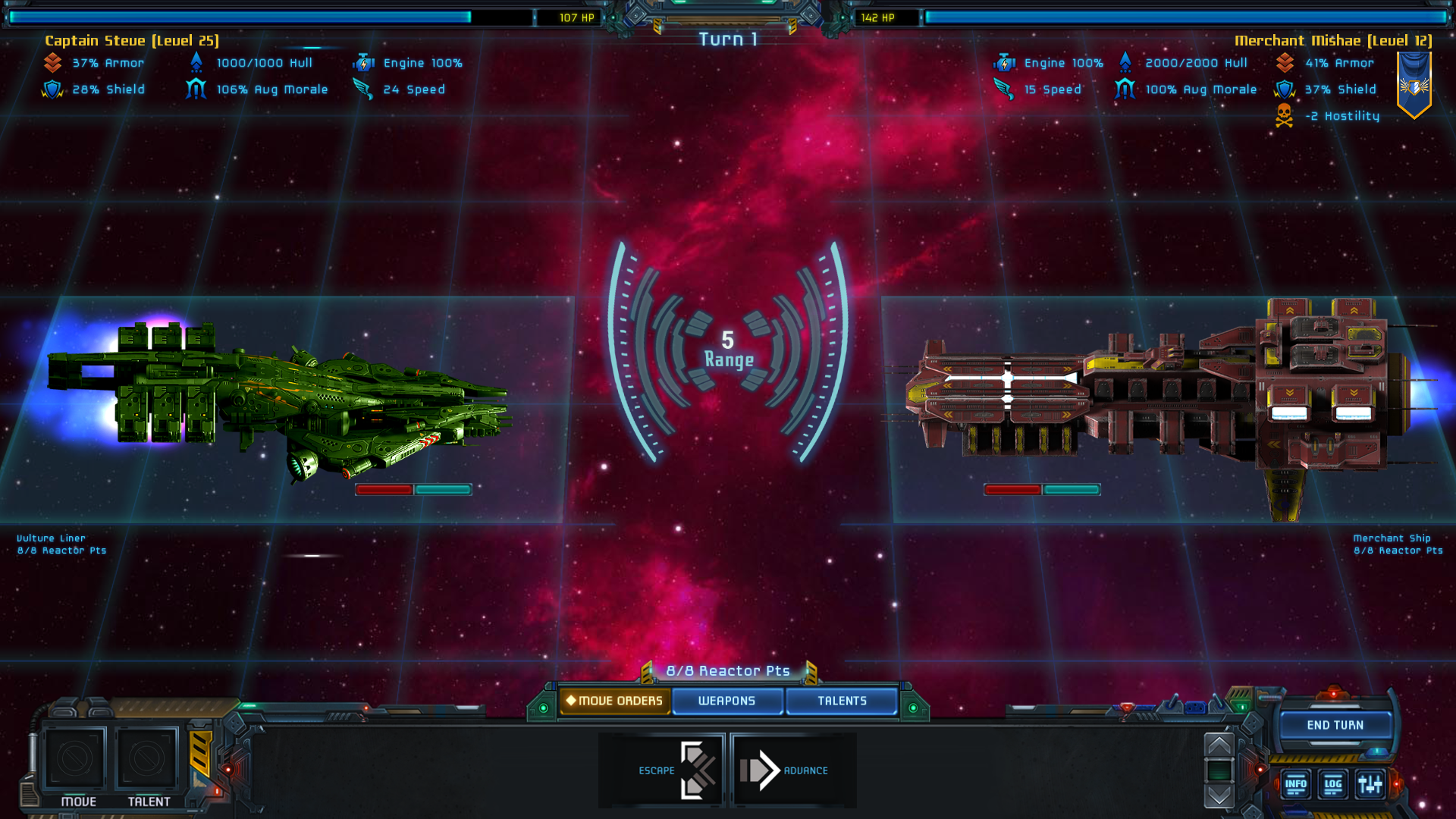Click Merchant Mishae's faction banner
The height and width of the screenshot is (819, 1456).
coord(1414,85)
